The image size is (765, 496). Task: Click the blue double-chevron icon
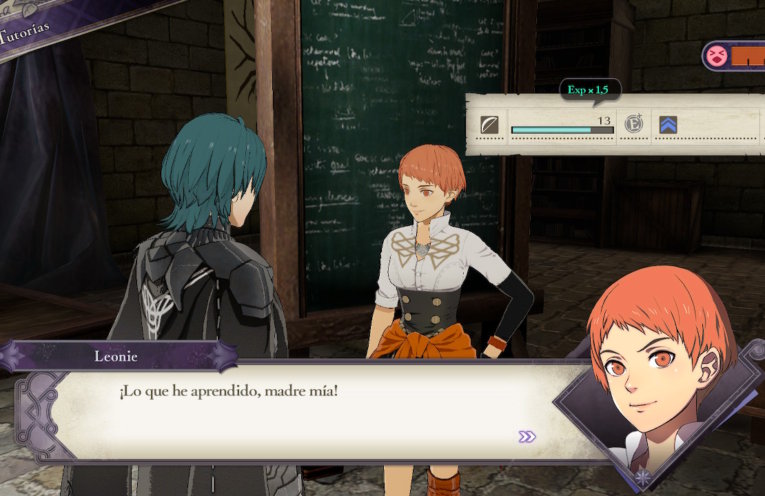(668, 126)
